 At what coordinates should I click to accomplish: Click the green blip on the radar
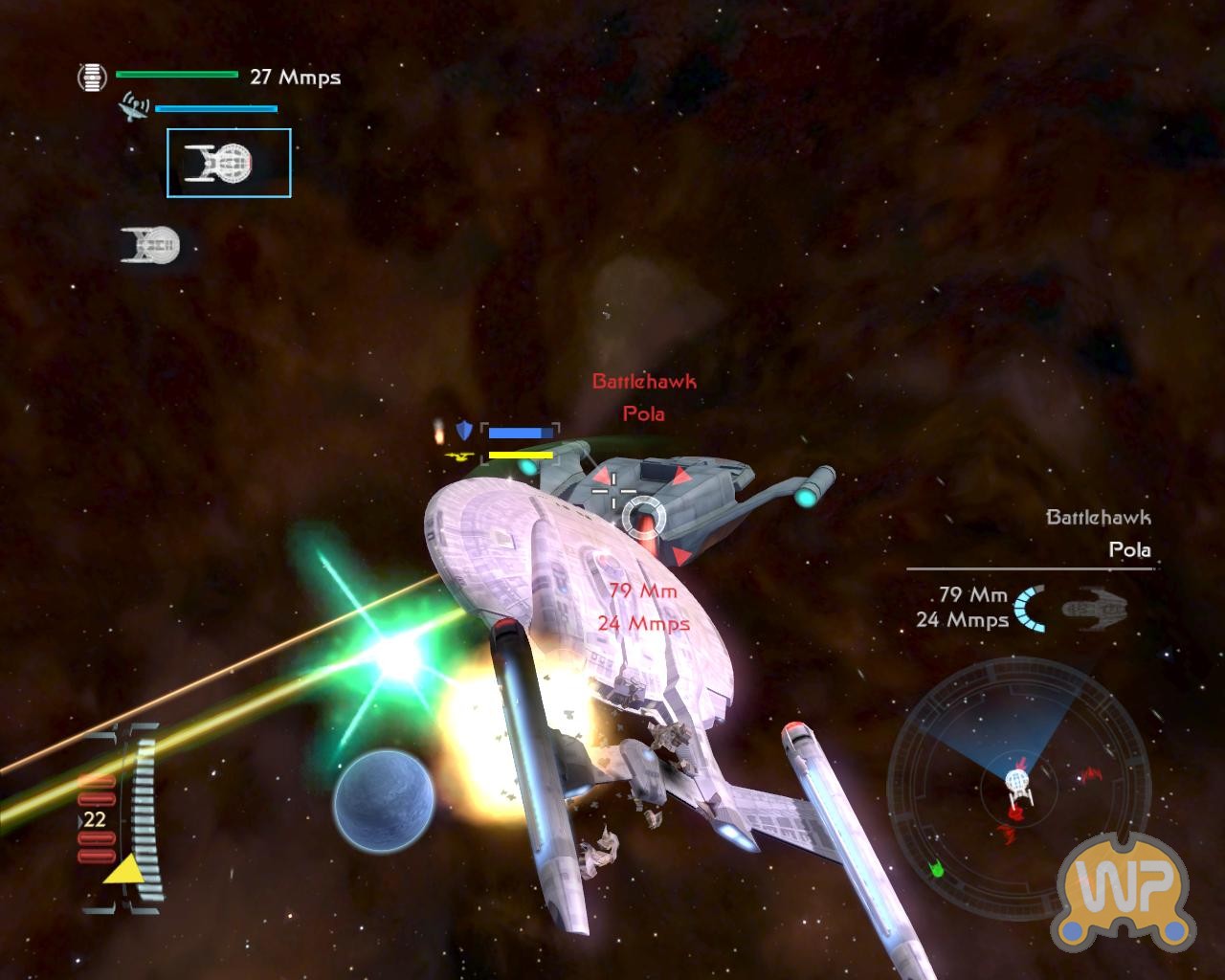pyautogui.click(x=937, y=868)
